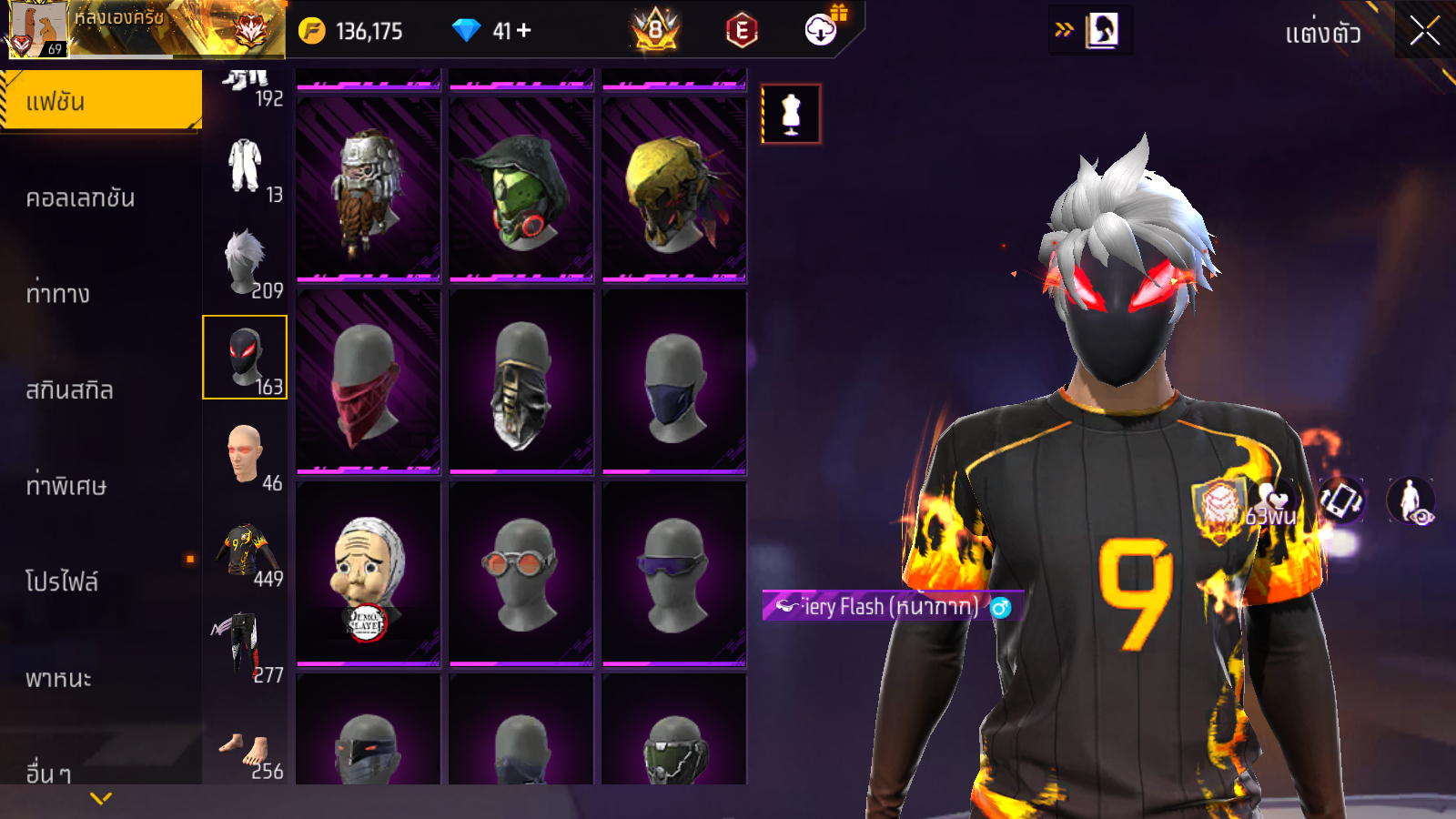
Task: Select the white jumpsuit sets category
Action: 245,166
